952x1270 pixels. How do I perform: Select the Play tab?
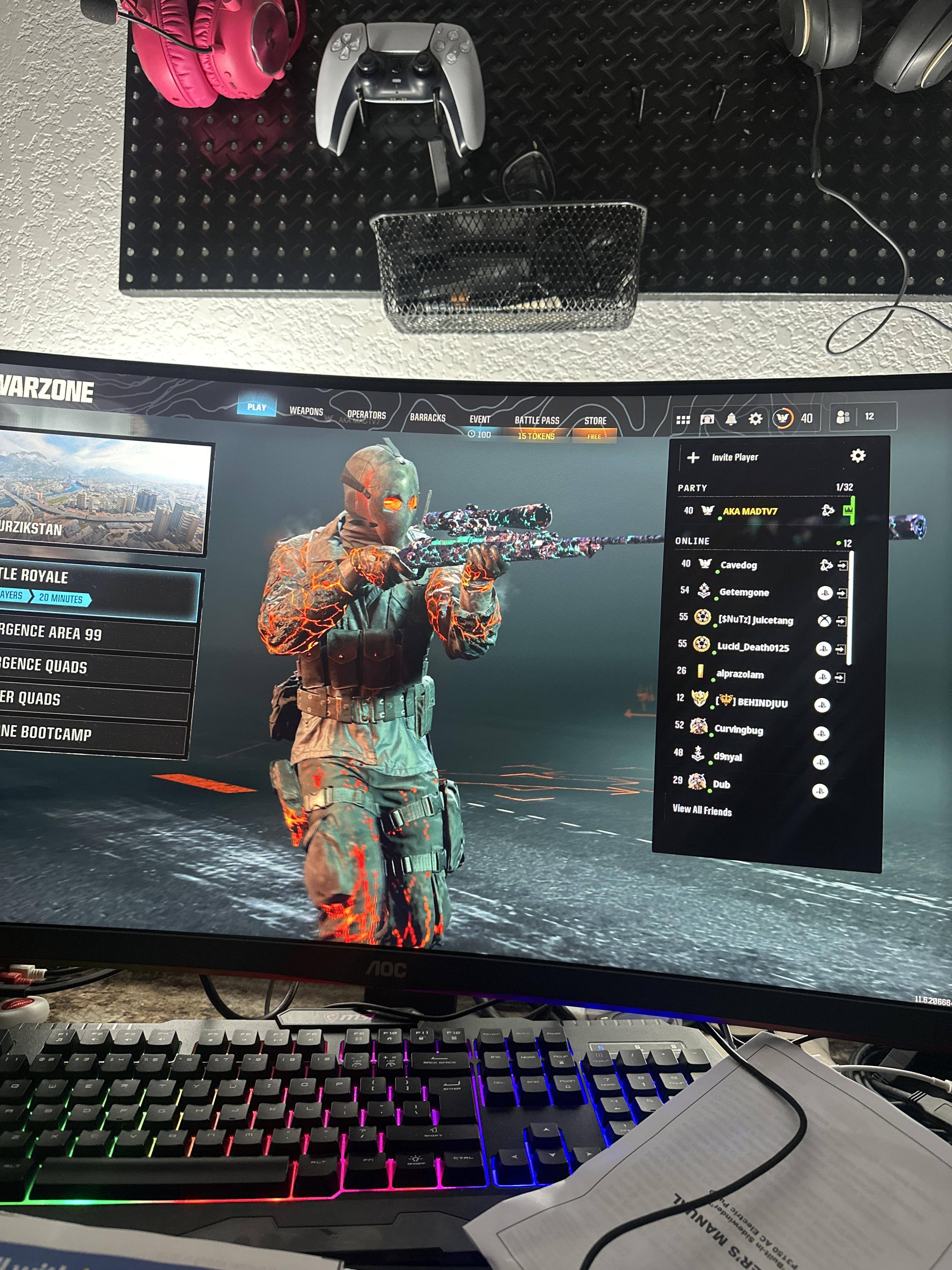(x=257, y=407)
